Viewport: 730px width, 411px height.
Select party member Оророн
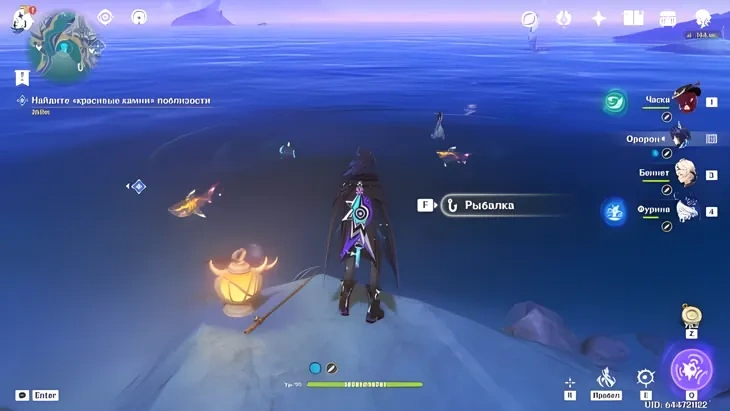tap(684, 136)
